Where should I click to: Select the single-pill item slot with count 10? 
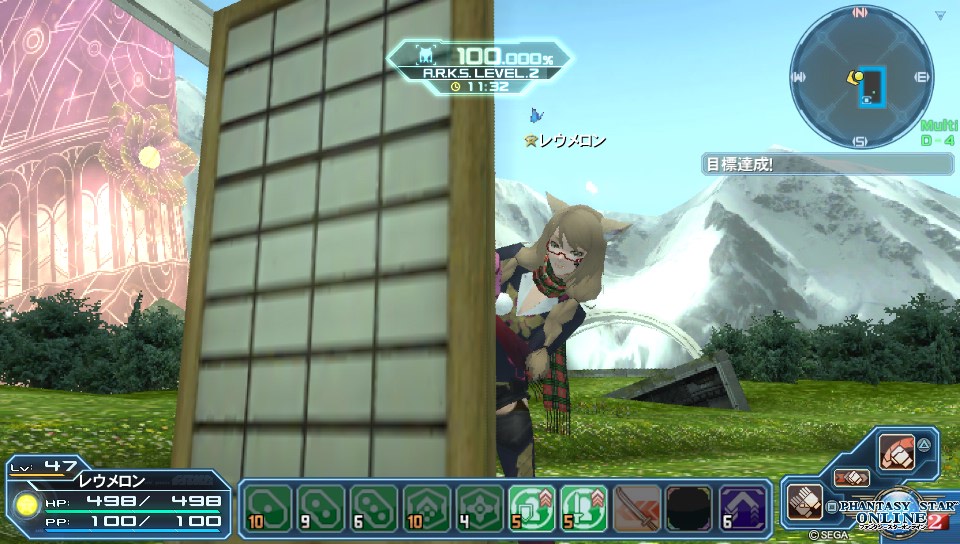[x=266, y=507]
